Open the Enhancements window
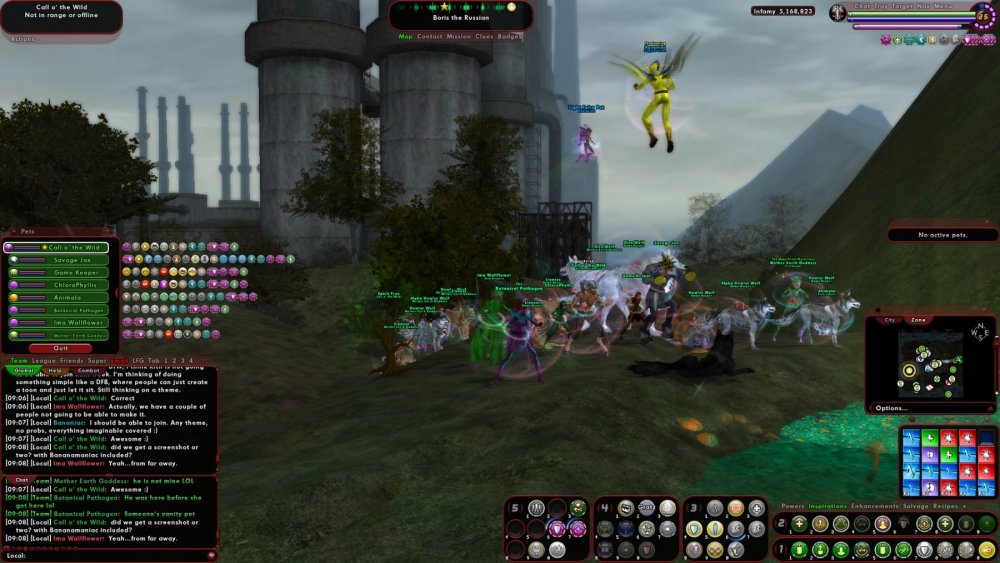 tap(873, 506)
